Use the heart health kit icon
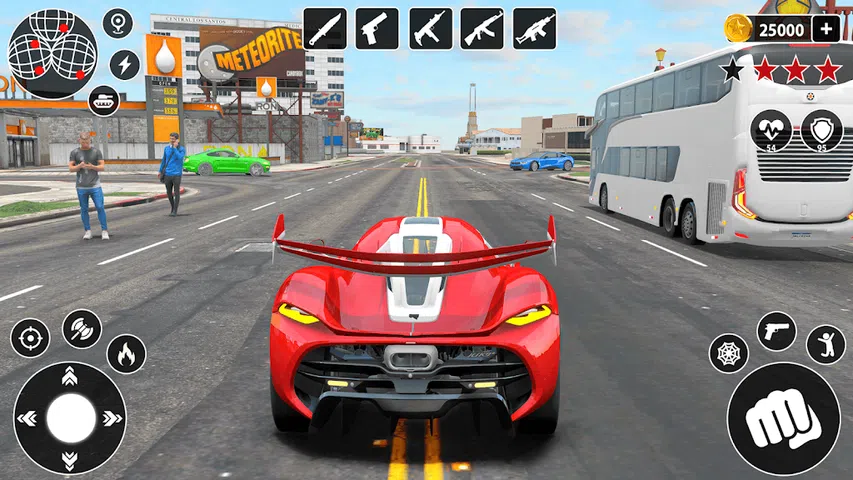 (x=771, y=130)
